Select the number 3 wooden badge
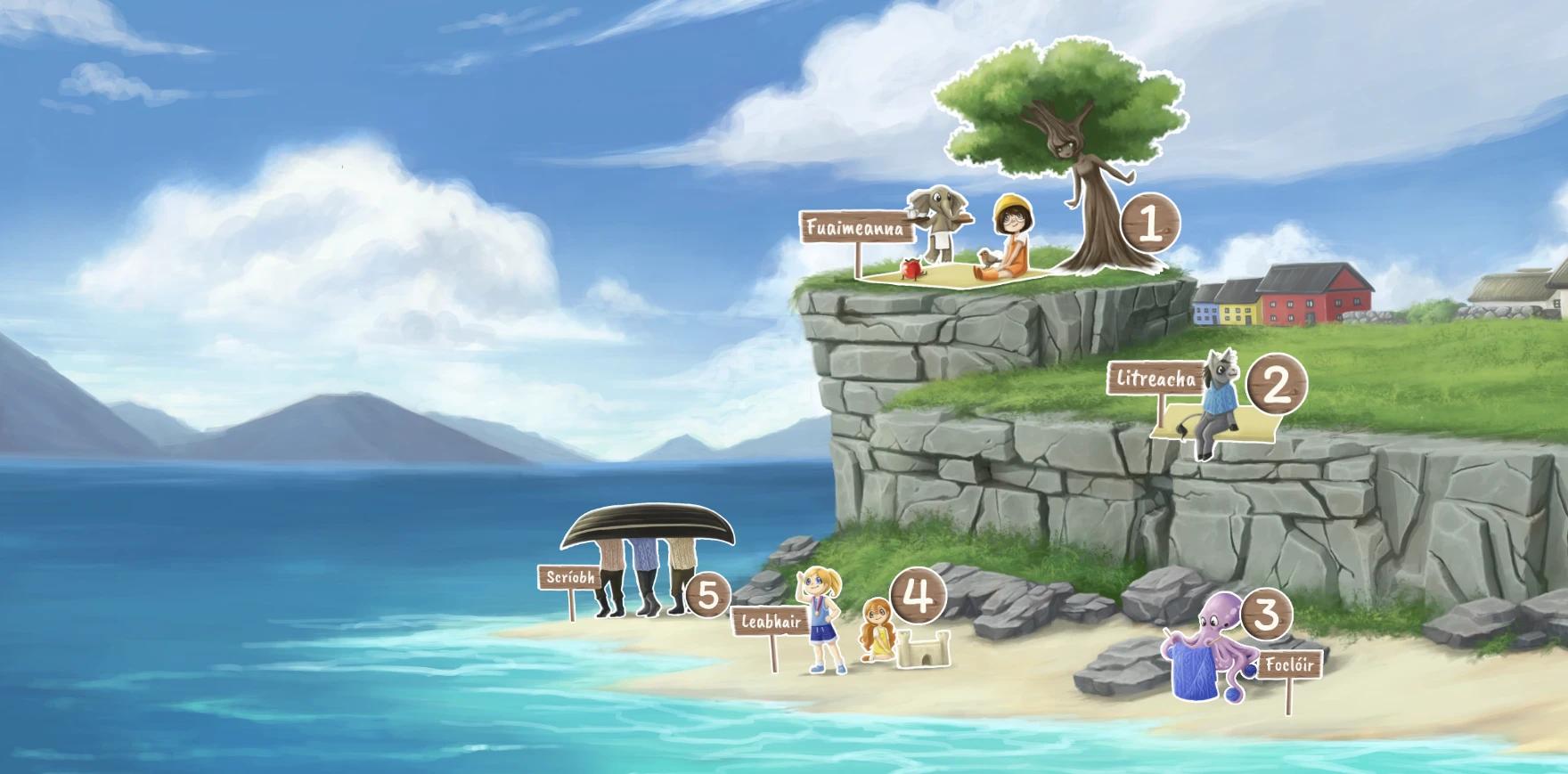Image resolution: width=1568 pixels, height=774 pixels. [x=1265, y=614]
